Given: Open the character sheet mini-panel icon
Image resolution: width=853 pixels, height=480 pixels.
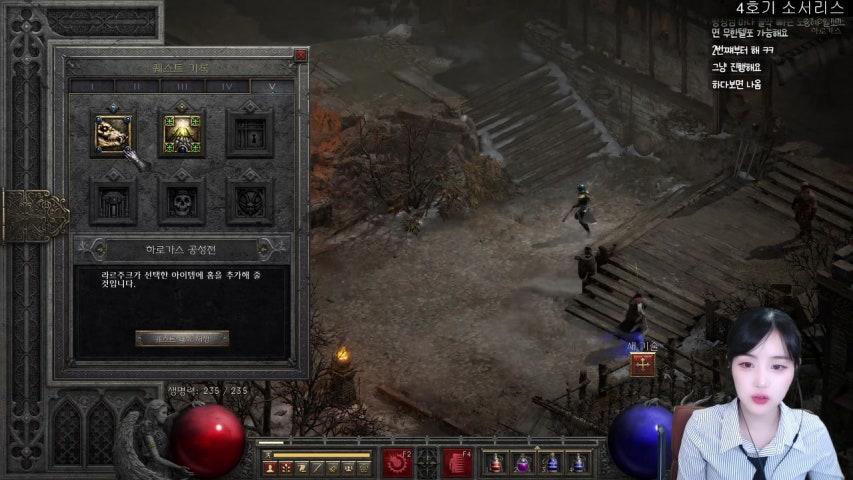Looking at the screenshot, I should click(269, 467).
